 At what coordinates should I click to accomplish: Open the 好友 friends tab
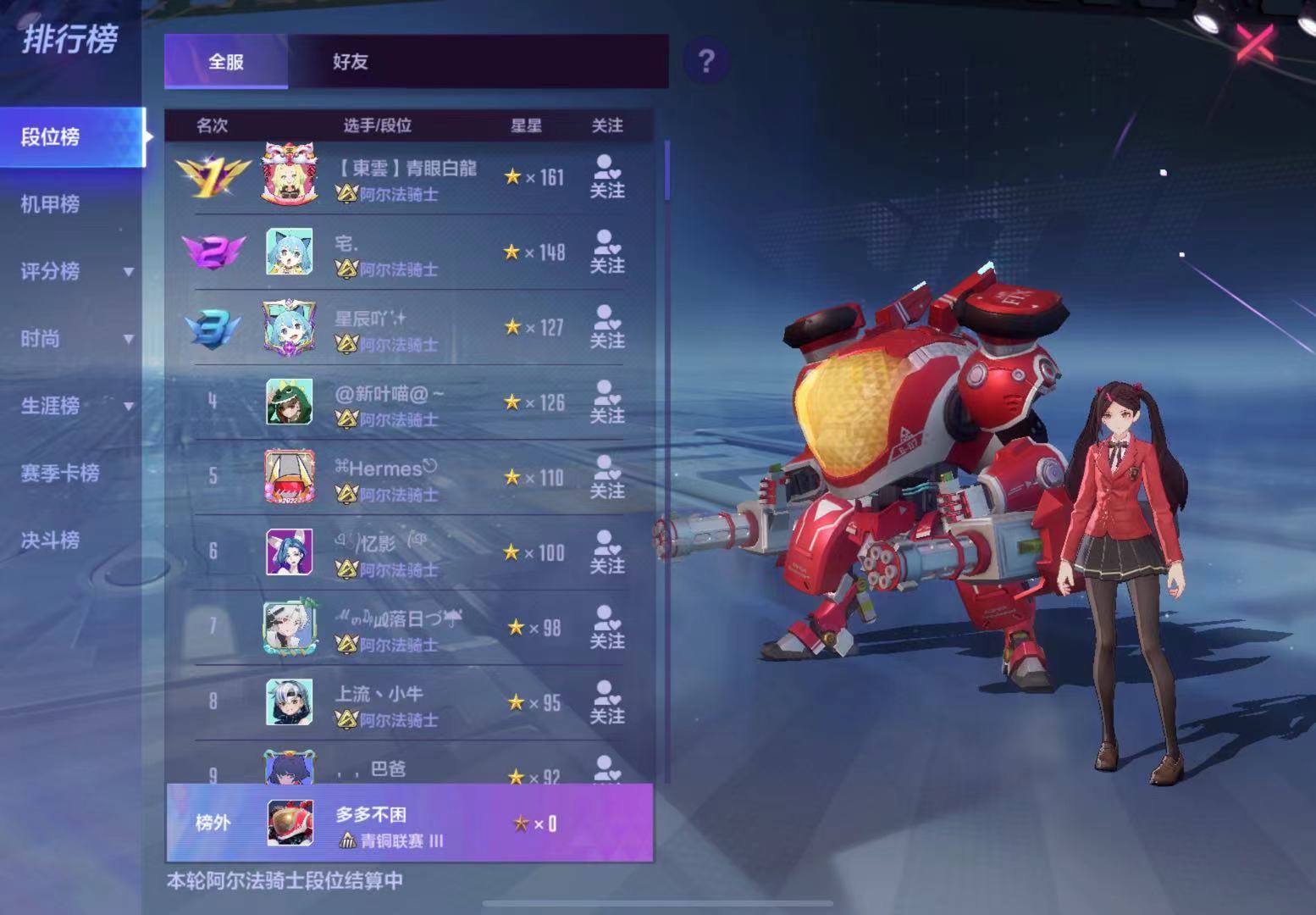click(350, 62)
